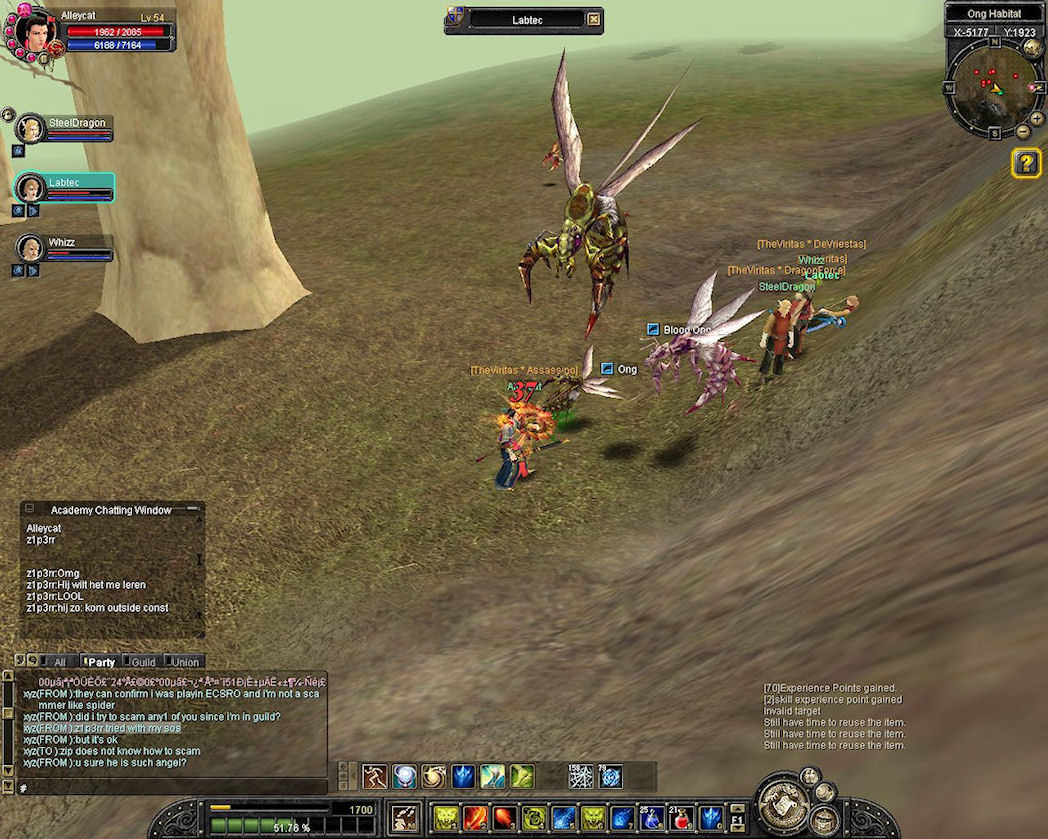
Task: Close the Labtec target window
Action: point(594,19)
